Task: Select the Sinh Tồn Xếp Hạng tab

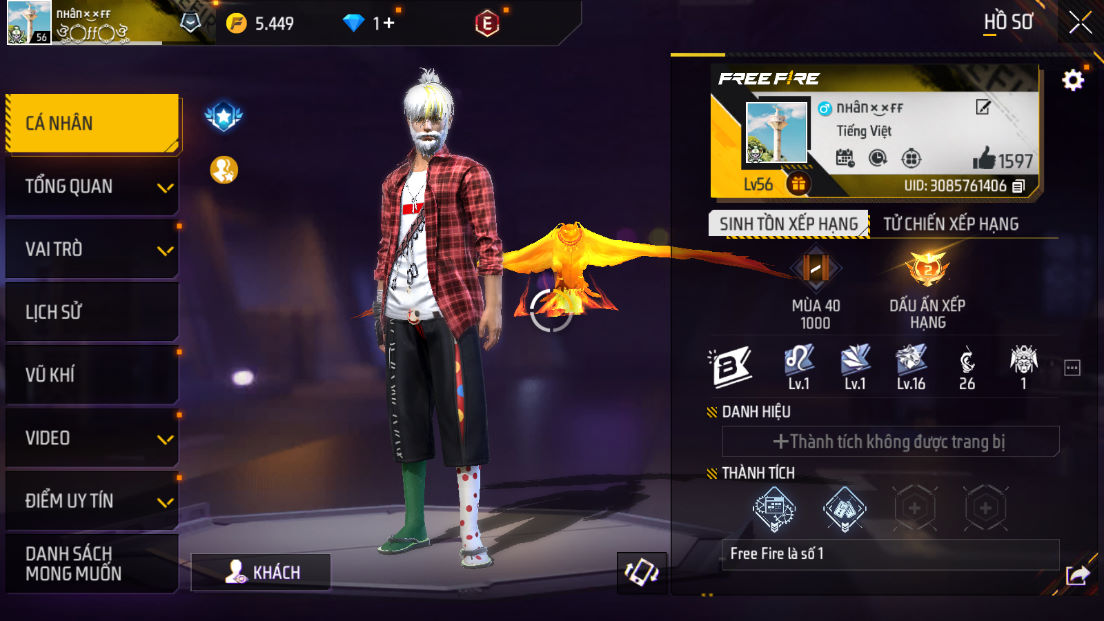Action: tap(788, 224)
